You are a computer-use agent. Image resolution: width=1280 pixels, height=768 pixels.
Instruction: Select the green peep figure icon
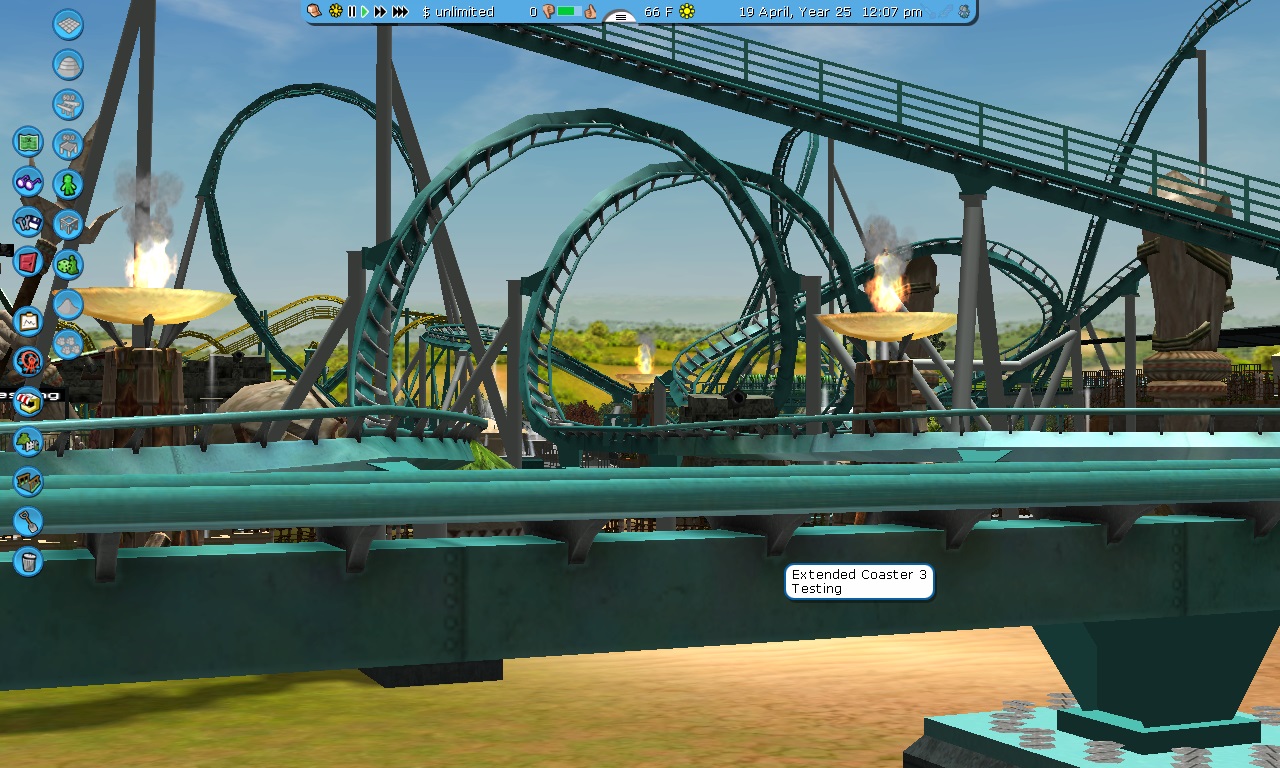click(68, 184)
